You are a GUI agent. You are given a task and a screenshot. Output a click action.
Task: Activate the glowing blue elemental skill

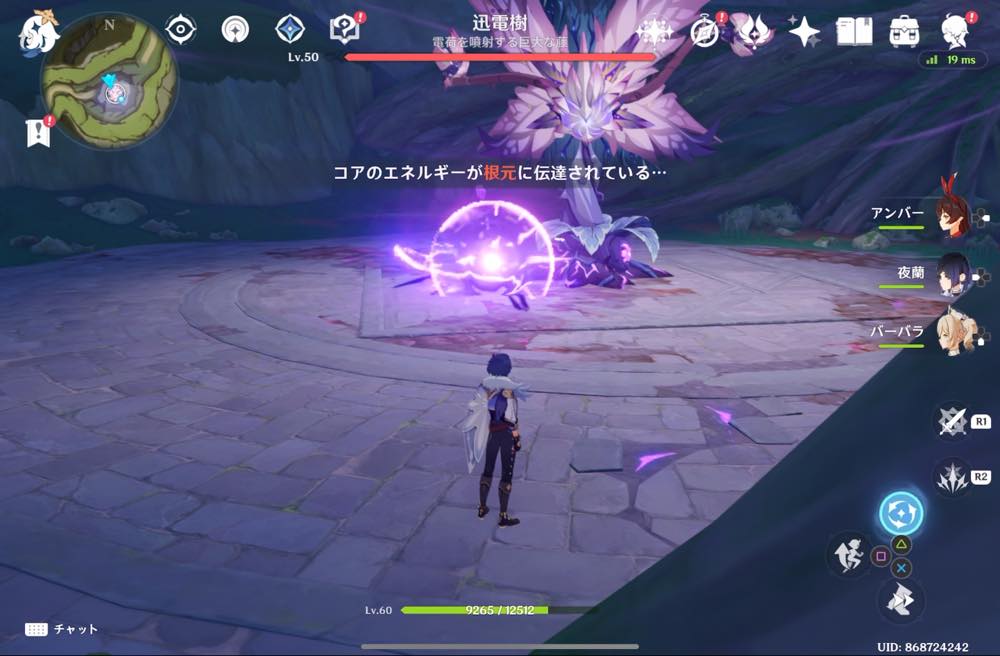click(901, 514)
